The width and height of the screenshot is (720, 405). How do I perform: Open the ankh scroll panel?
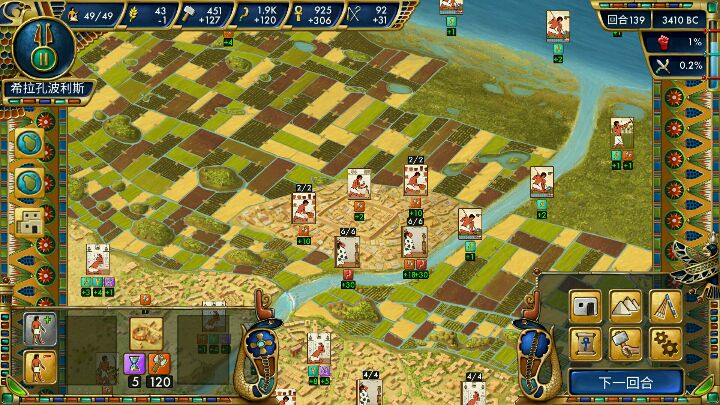(586, 343)
